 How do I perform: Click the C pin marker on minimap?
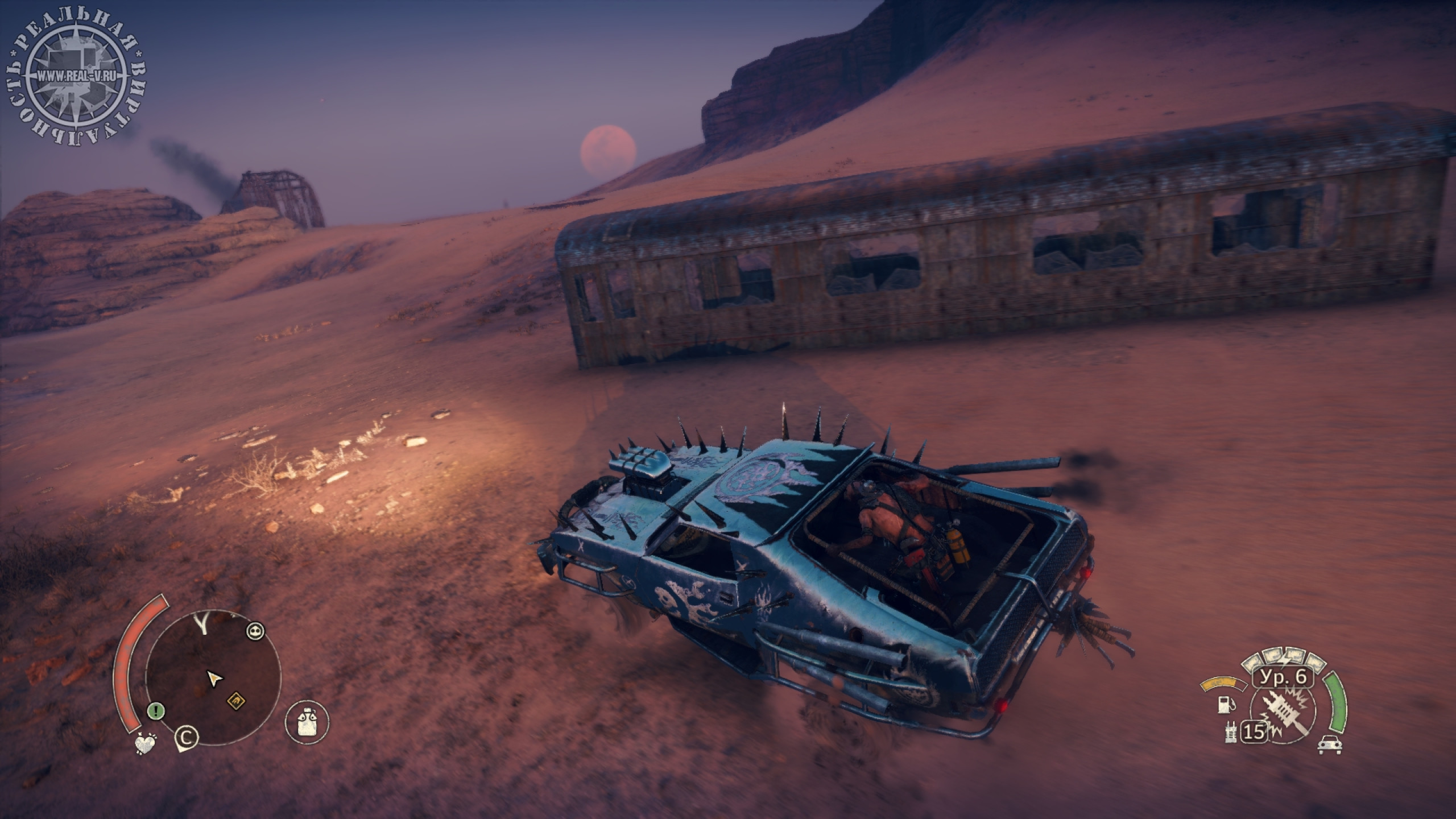click(187, 737)
